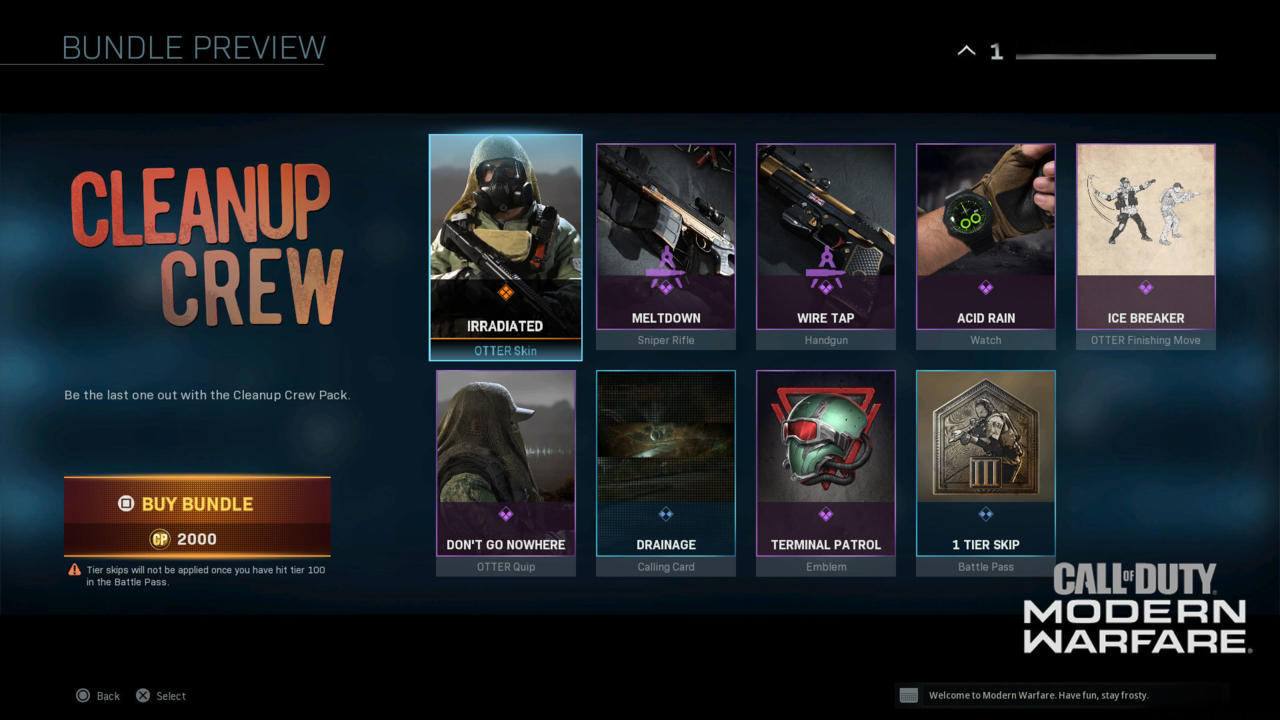View the Wire Tap Handgun item

(x=825, y=237)
